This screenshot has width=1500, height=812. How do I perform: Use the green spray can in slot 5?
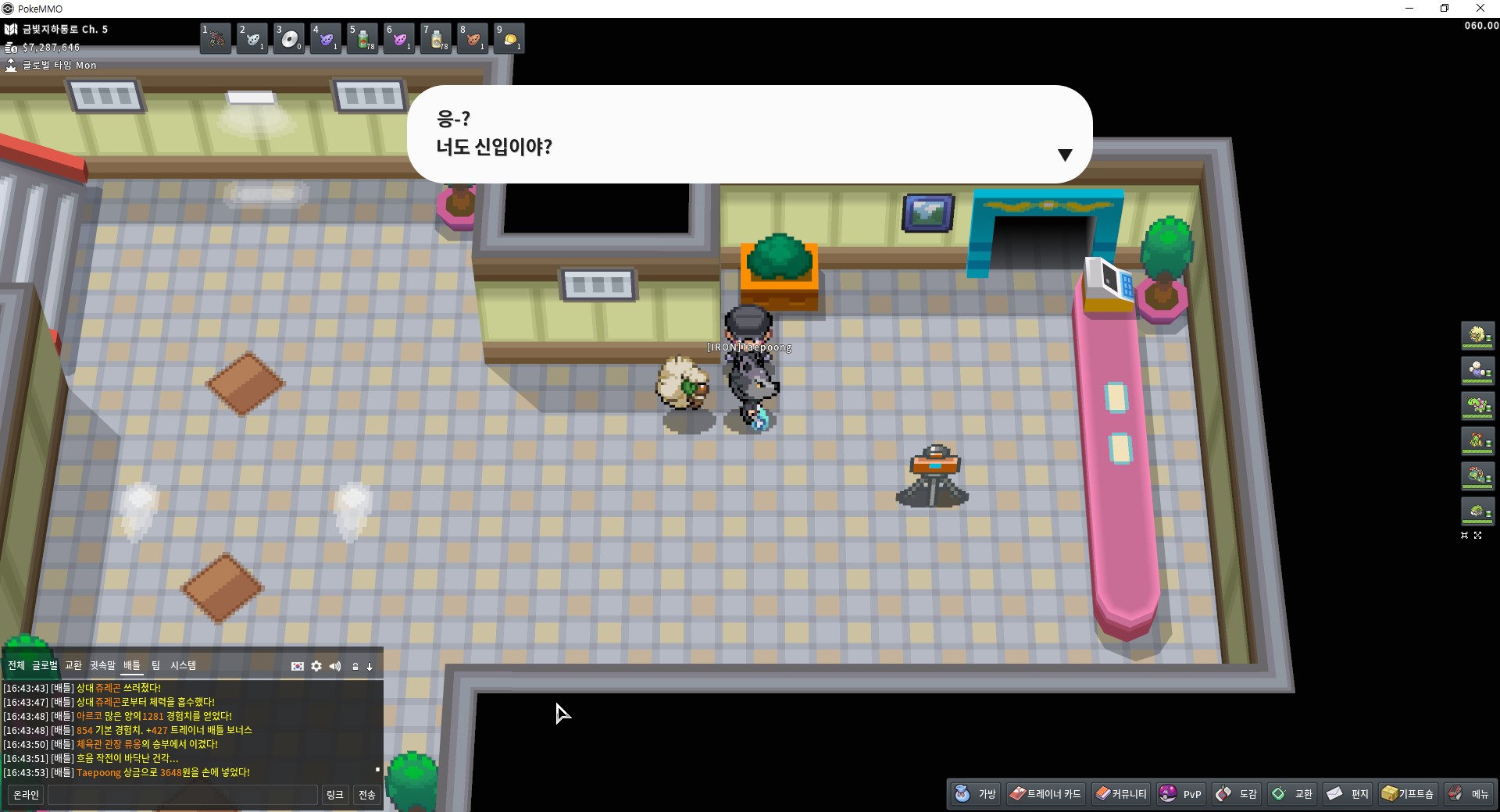pos(362,38)
